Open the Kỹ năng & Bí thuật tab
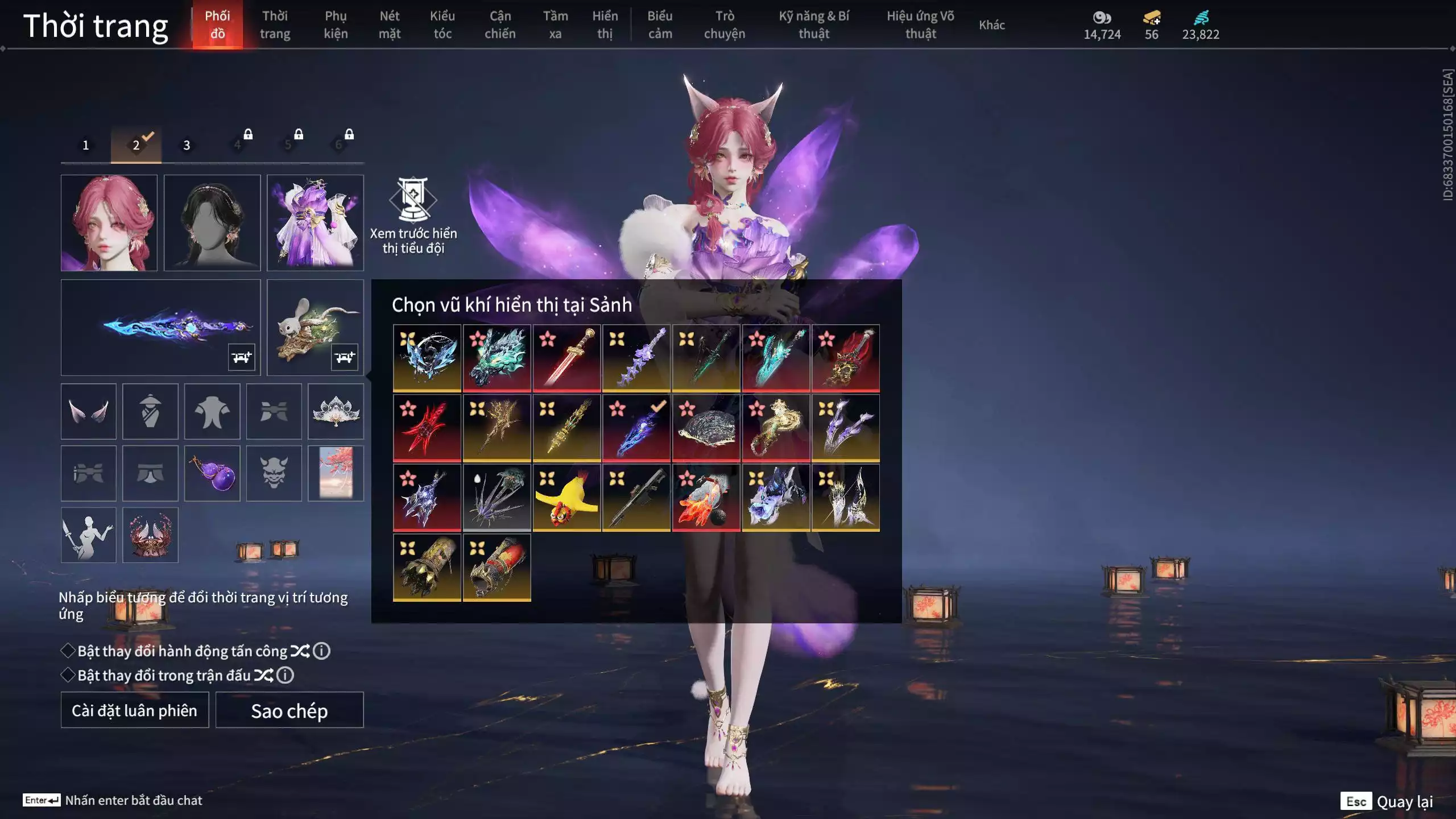This screenshot has height=819, width=1456. point(814,25)
